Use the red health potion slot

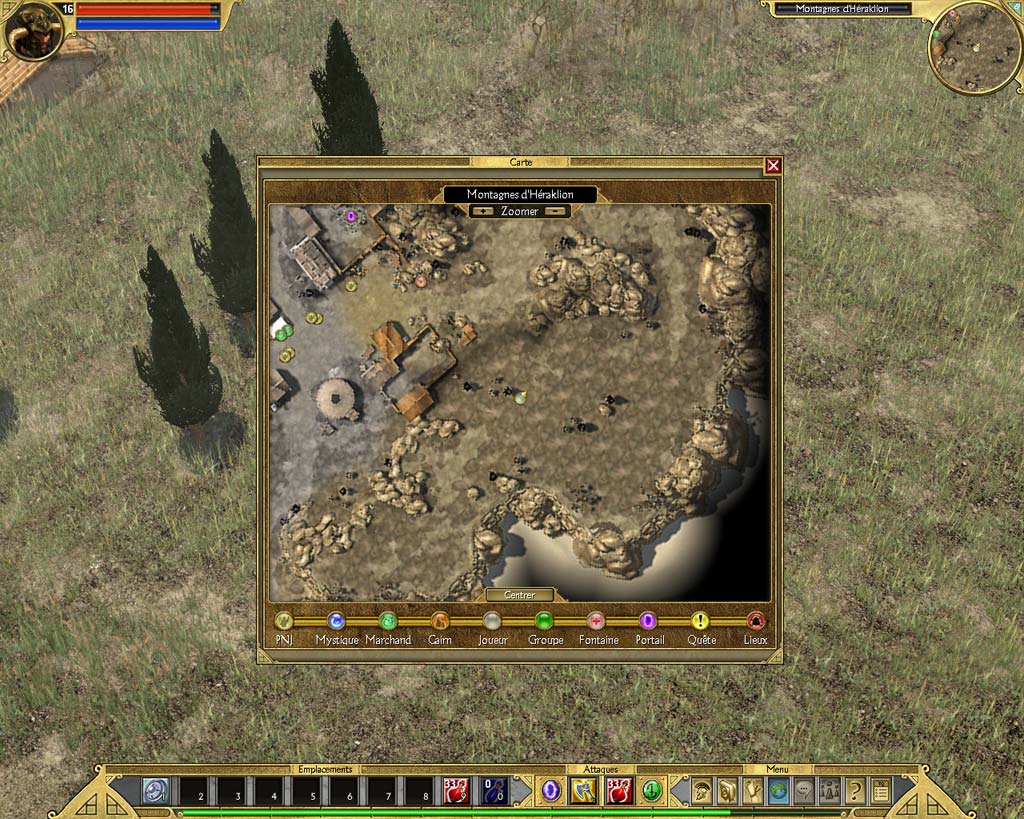pyautogui.click(x=457, y=791)
